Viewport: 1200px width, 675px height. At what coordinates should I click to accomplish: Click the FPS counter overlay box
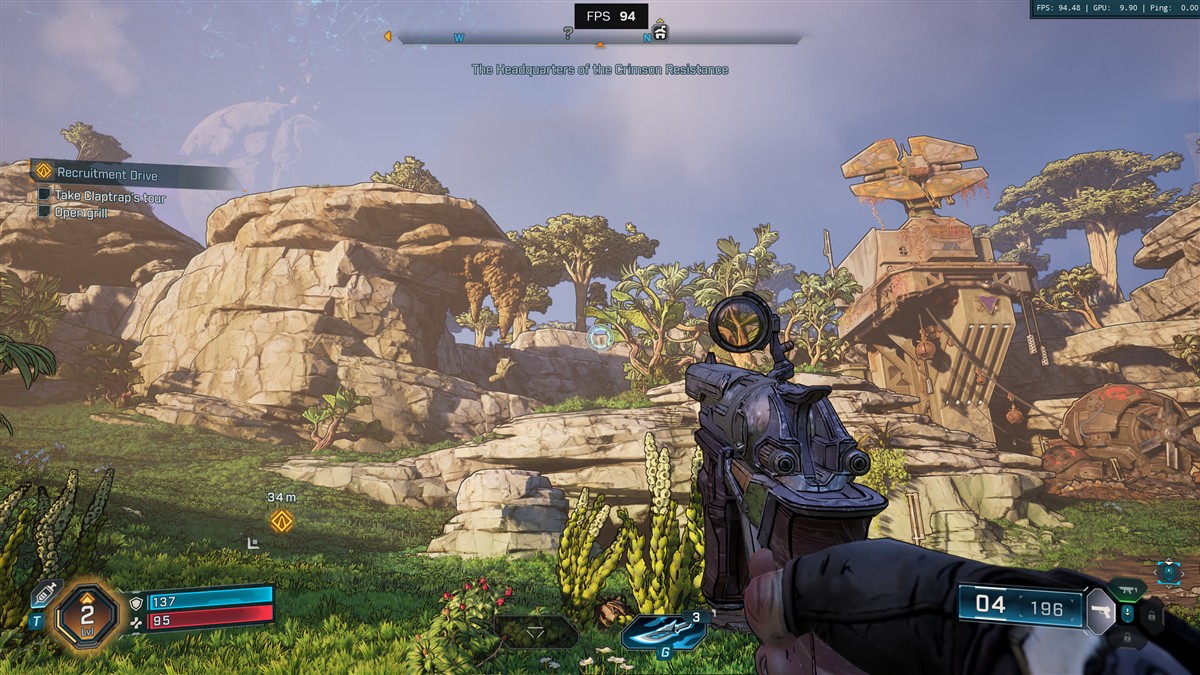(610, 16)
